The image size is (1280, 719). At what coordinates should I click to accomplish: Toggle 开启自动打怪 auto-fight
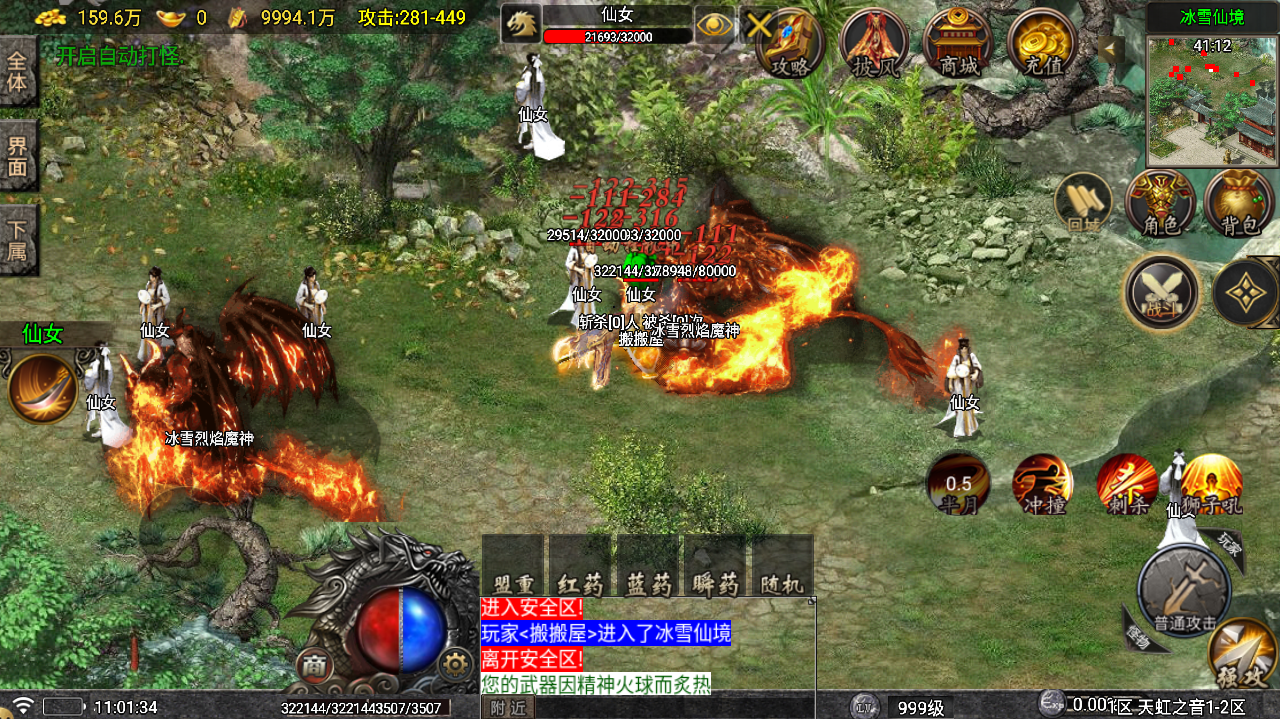pos(119,56)
